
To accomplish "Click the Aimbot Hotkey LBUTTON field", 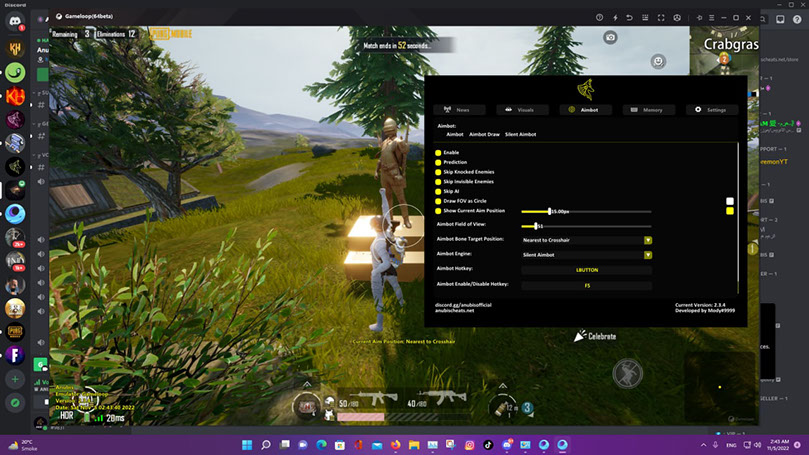I will pyautogui.click(x=586, y=270).
